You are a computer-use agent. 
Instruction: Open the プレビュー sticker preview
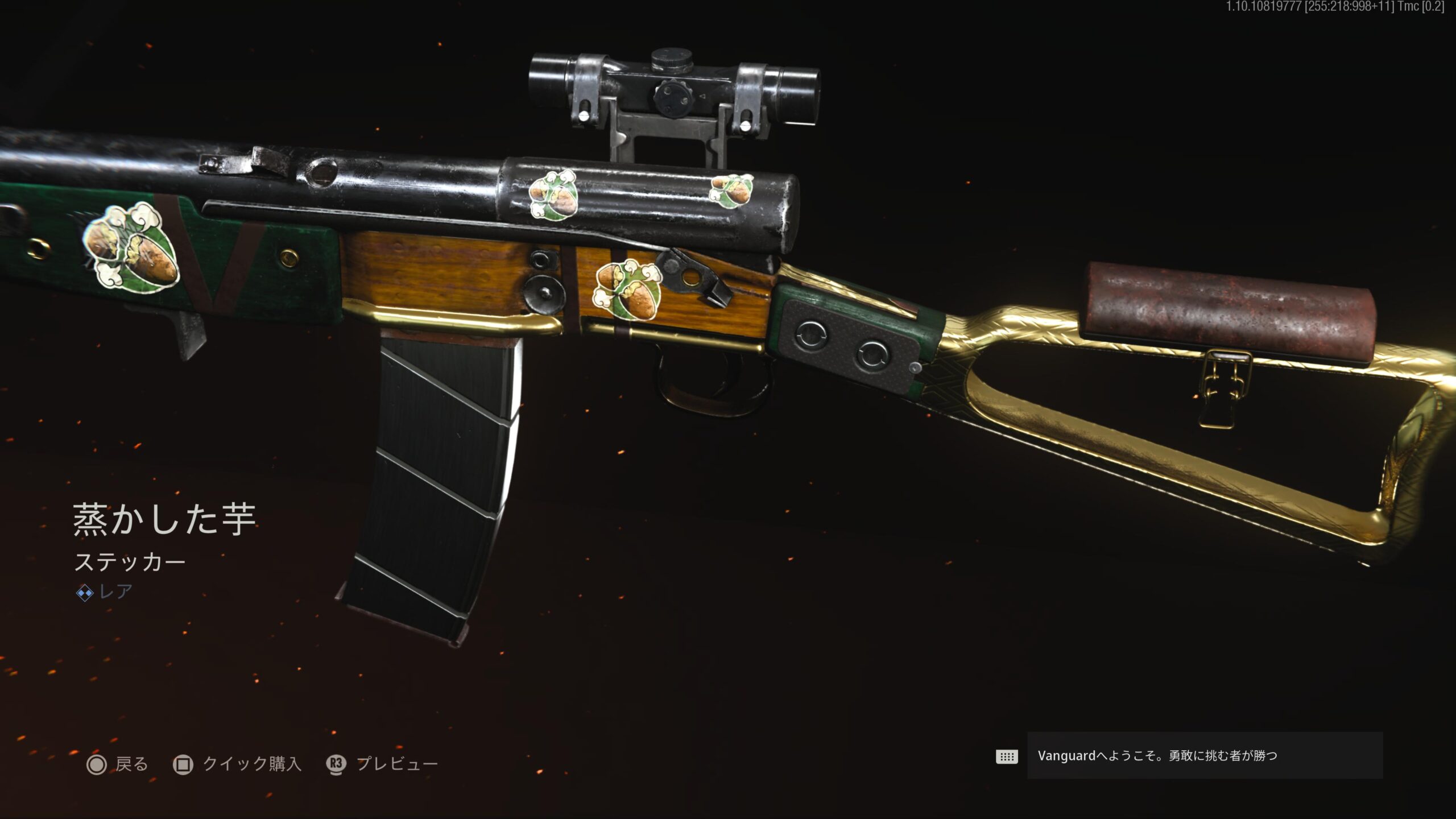(x=383, y=764)
